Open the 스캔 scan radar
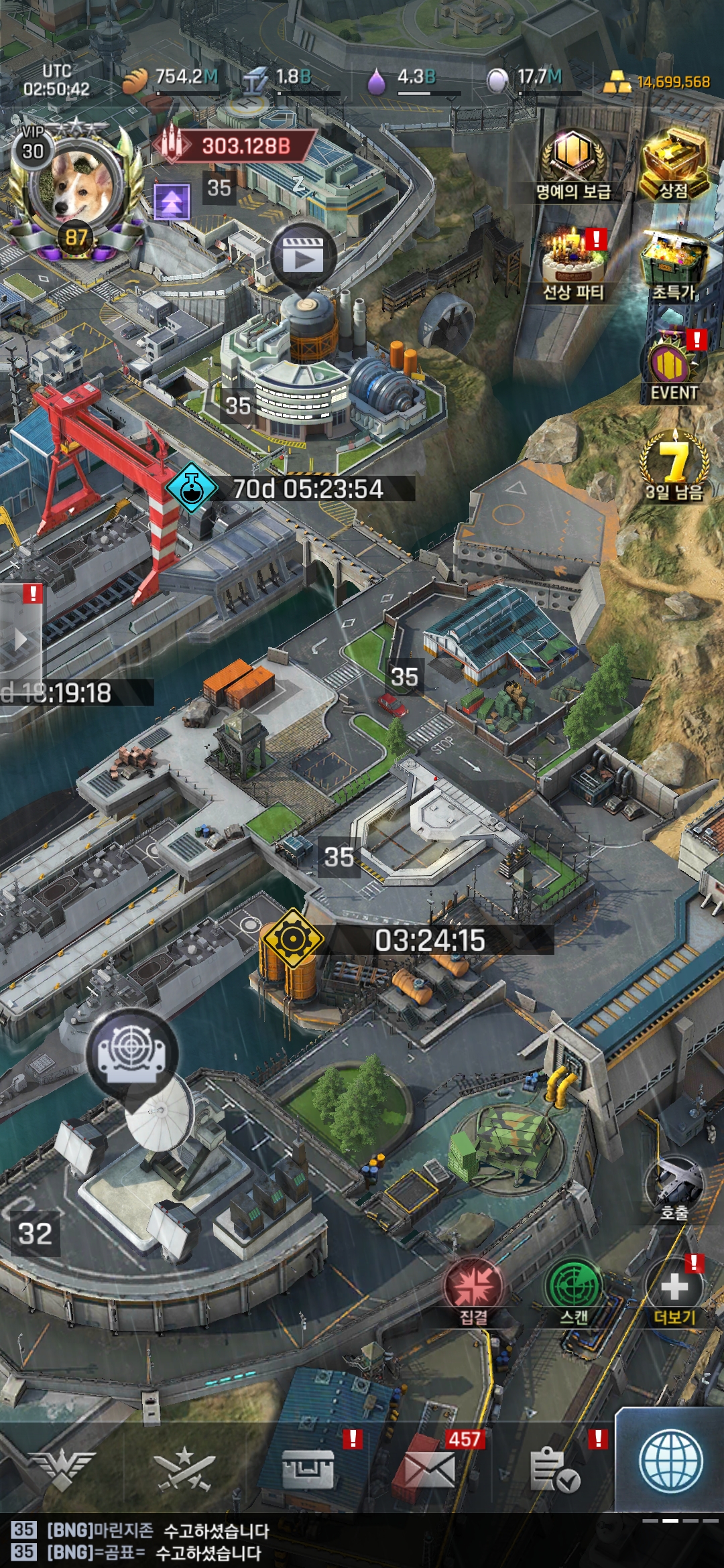The height and width of the screenshot is (1568, 724). [574, 1290]
